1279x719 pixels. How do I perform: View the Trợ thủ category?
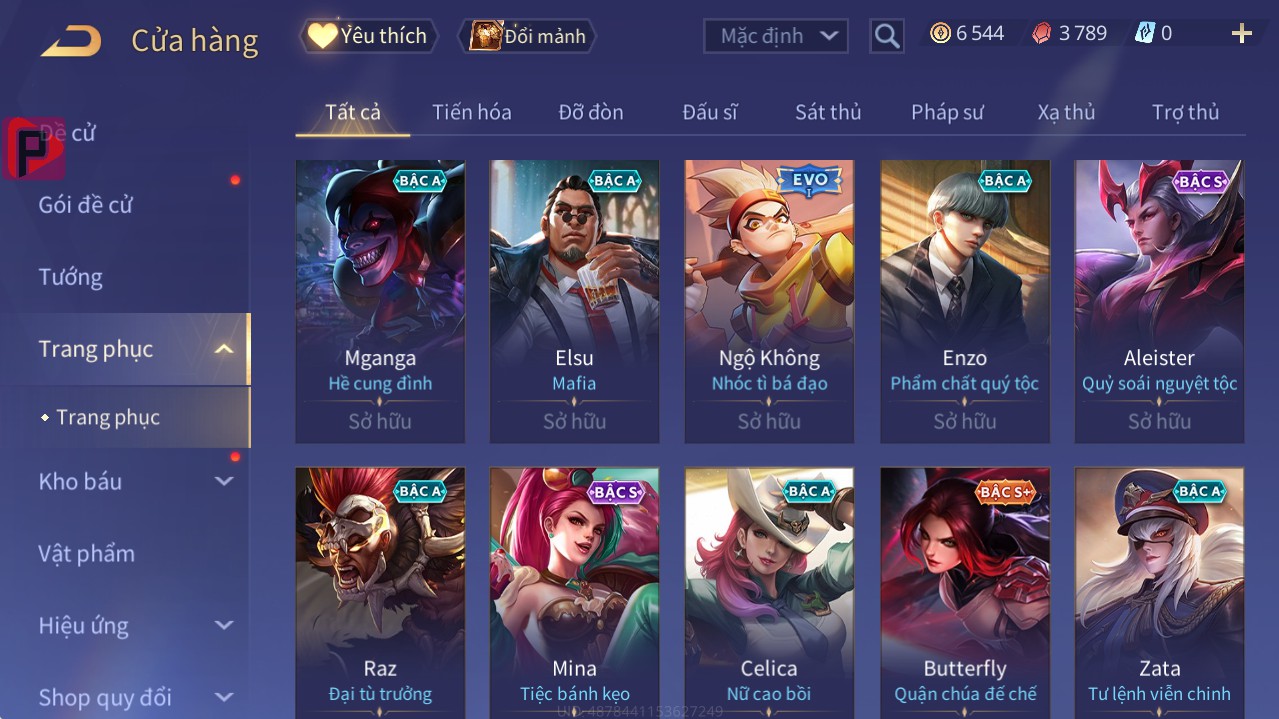[1185, 112]
